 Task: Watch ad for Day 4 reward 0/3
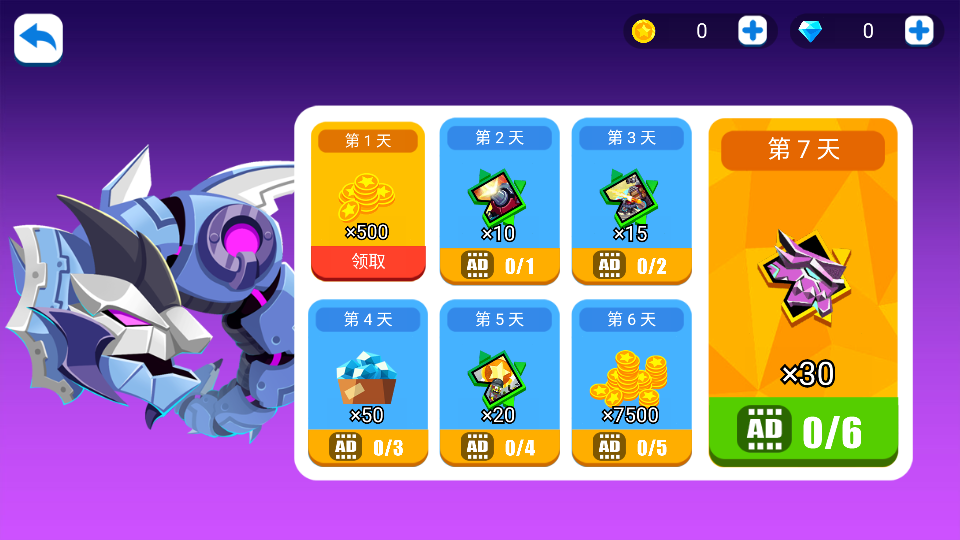point(368,447)
